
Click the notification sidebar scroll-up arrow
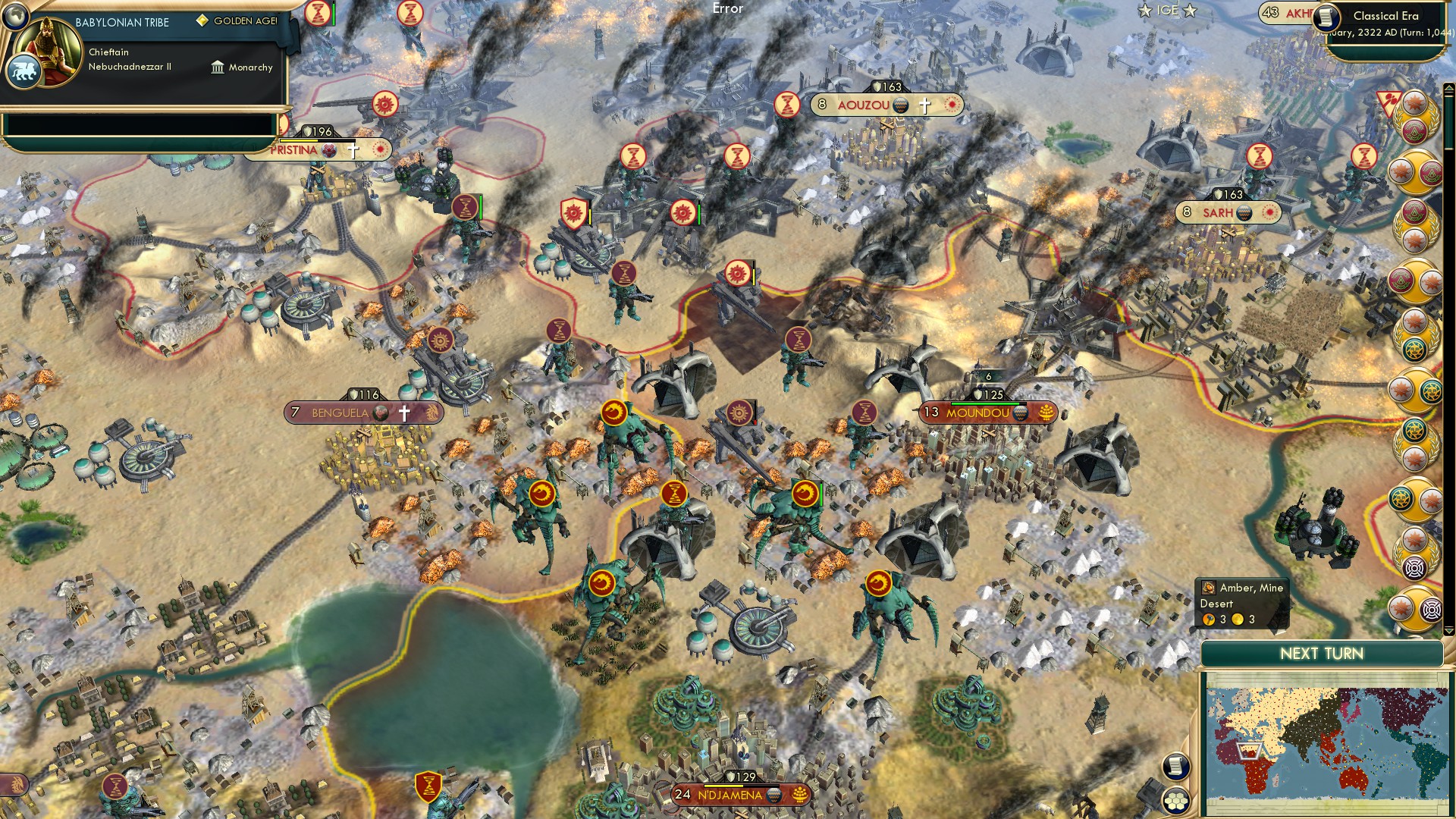[1448, 87]
